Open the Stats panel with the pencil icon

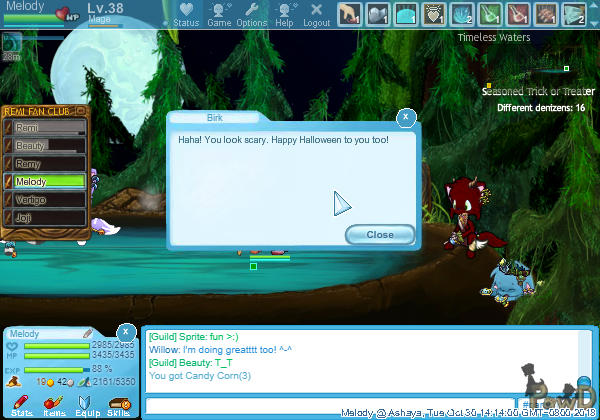pyautogui.click(x=22, y=404)
